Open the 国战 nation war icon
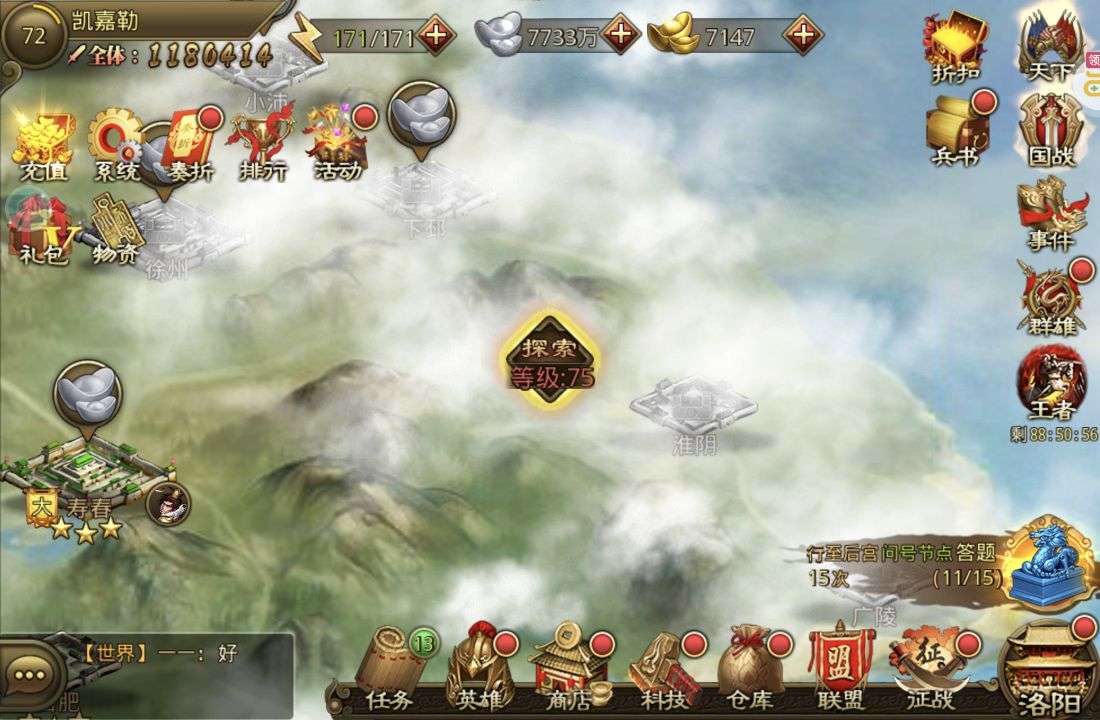Image resolution: width=1100 pixels, height=720 pixels. (x=1051, y=130)
